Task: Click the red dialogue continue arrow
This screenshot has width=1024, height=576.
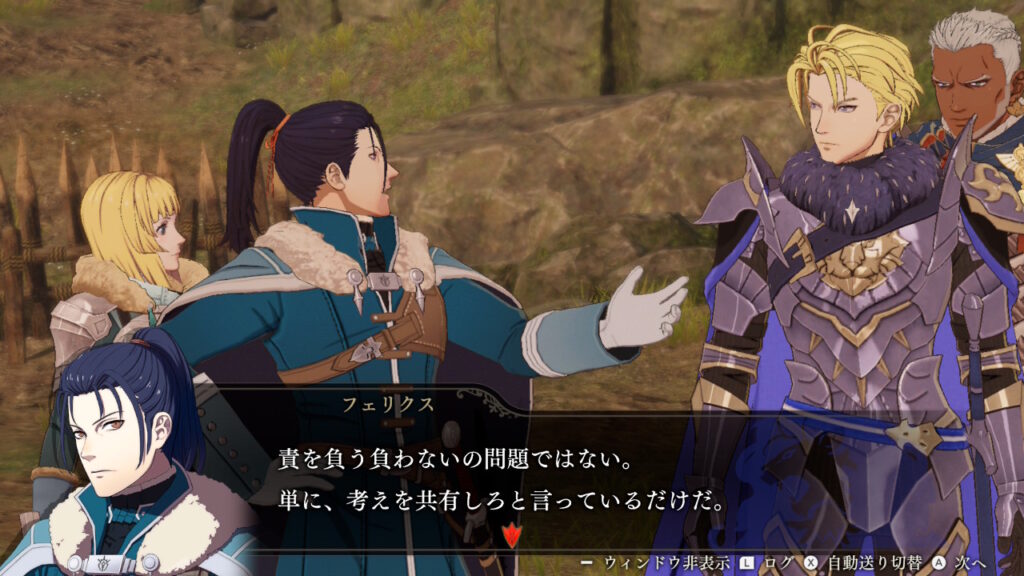Action: (514, 534)
